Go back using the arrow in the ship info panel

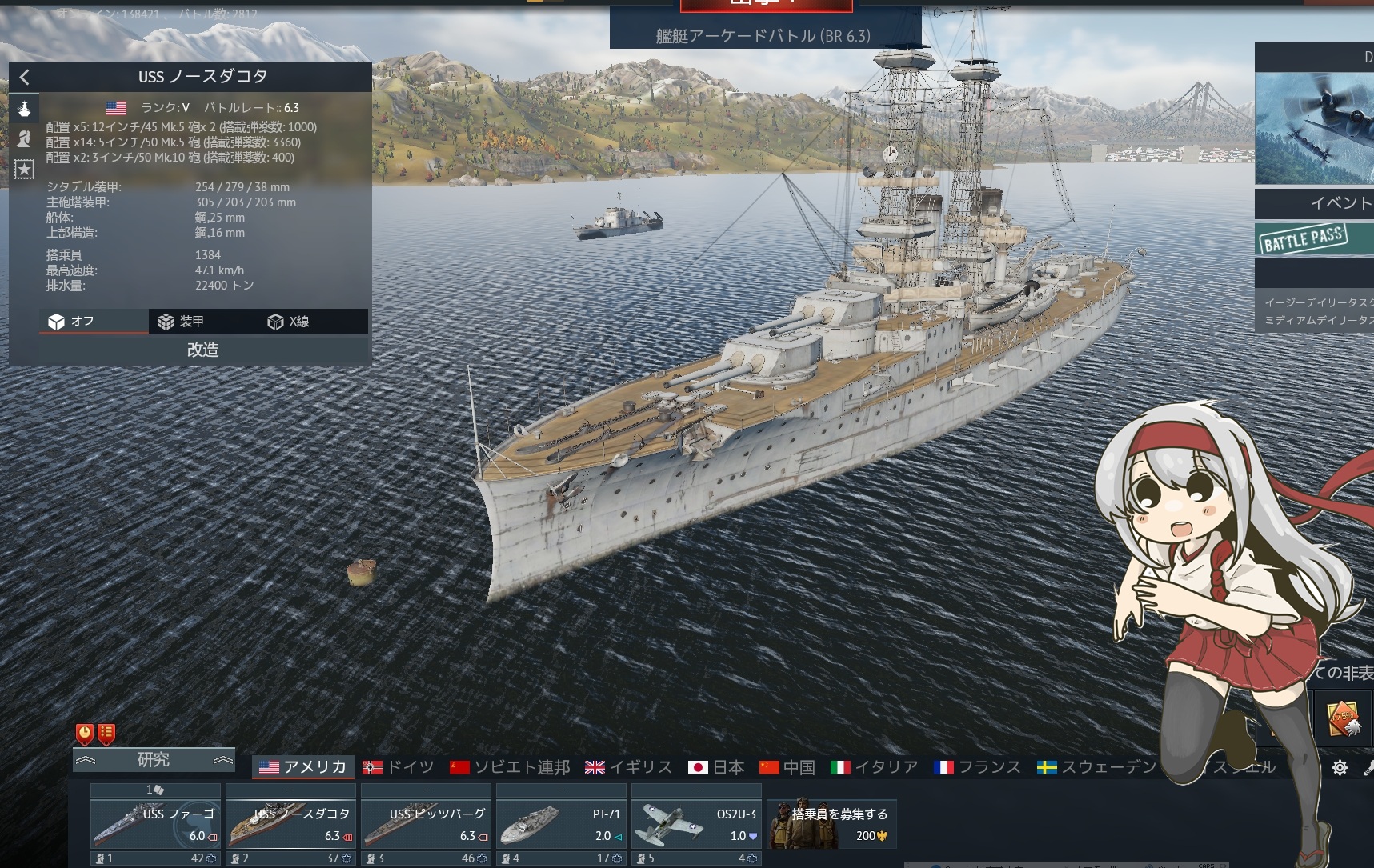[x=25, y=78]
